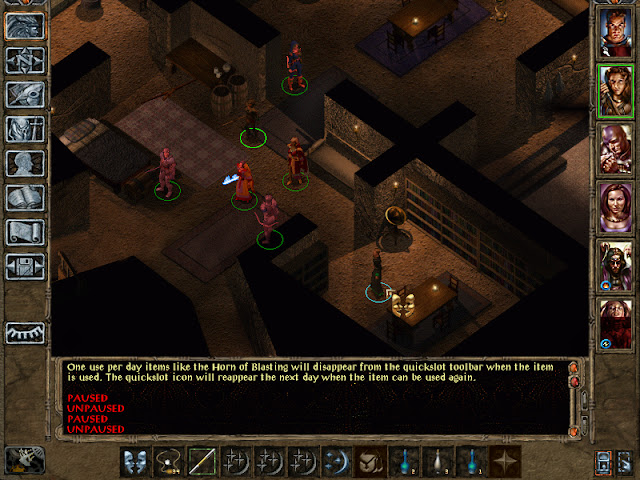Open the options menu with the floppy disk
Screen dimensions: 640x480
23,266
